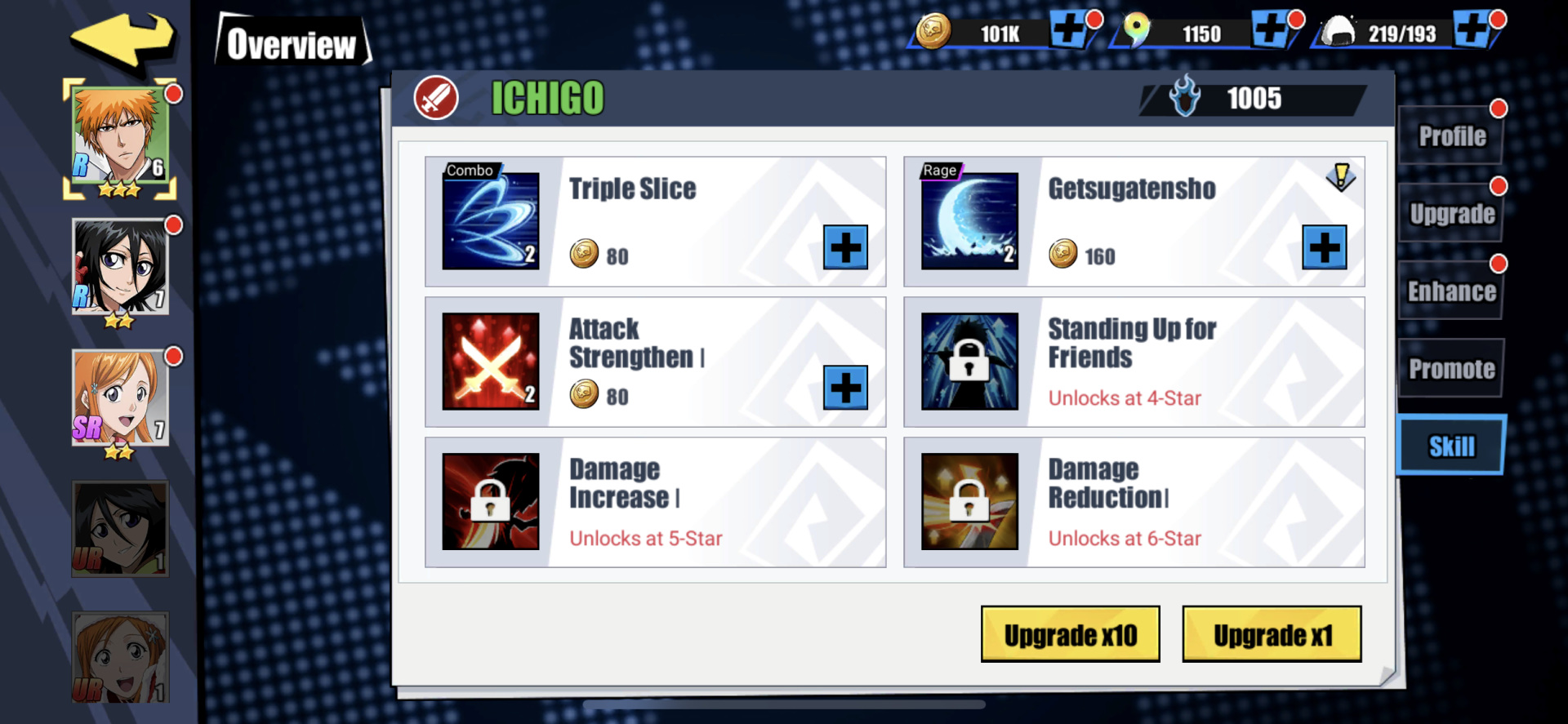Click the red notification dot on Ichigo's portrait
The image size is (1568, 724).
(x=173, y=93)
